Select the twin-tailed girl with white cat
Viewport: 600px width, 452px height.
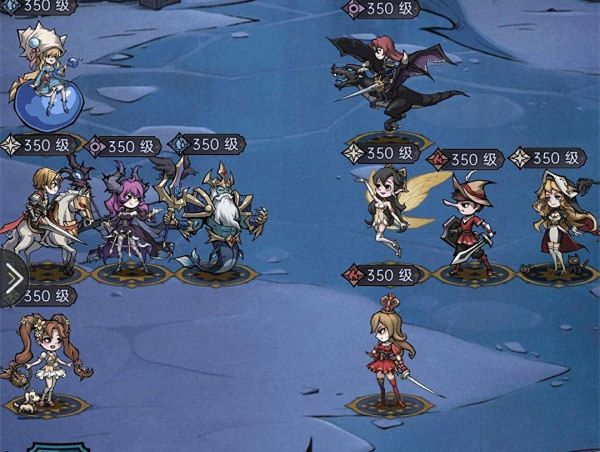45,362
